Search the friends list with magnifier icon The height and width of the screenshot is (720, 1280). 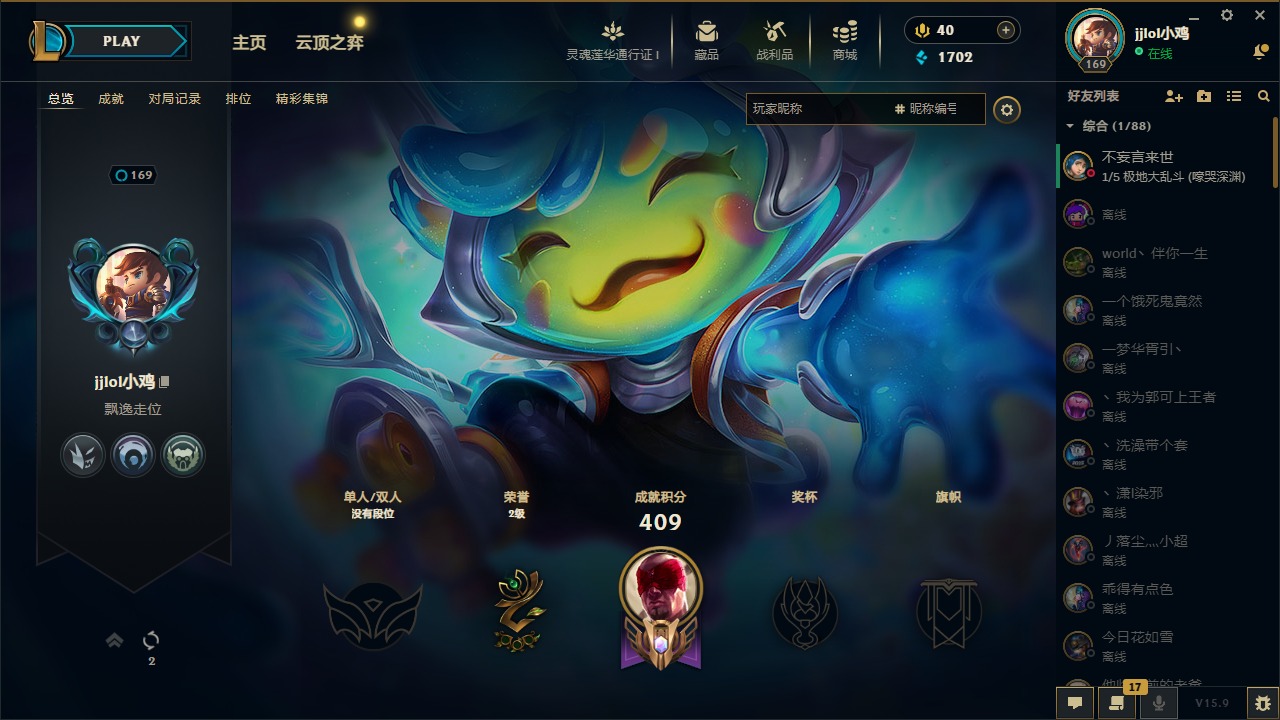[x=1264, y=96]
